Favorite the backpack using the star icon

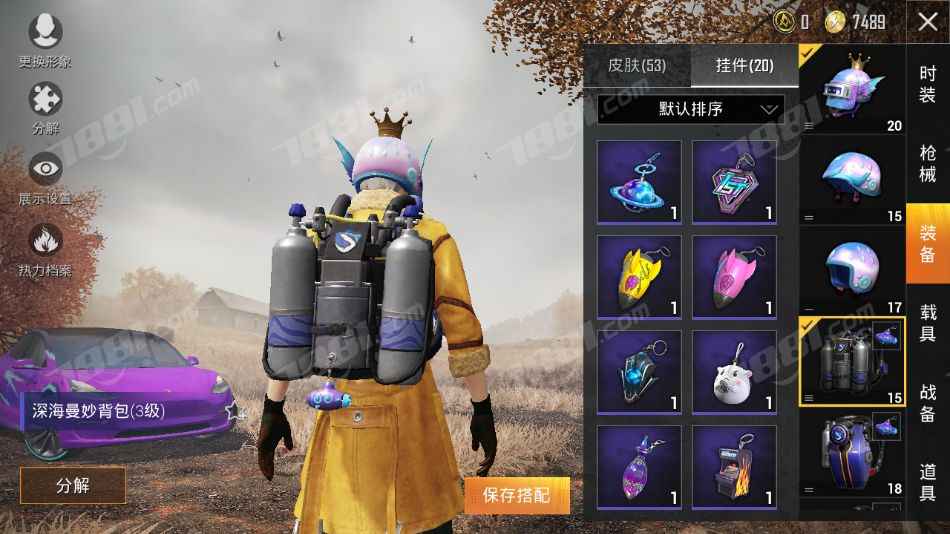click(x=234, y=411)
